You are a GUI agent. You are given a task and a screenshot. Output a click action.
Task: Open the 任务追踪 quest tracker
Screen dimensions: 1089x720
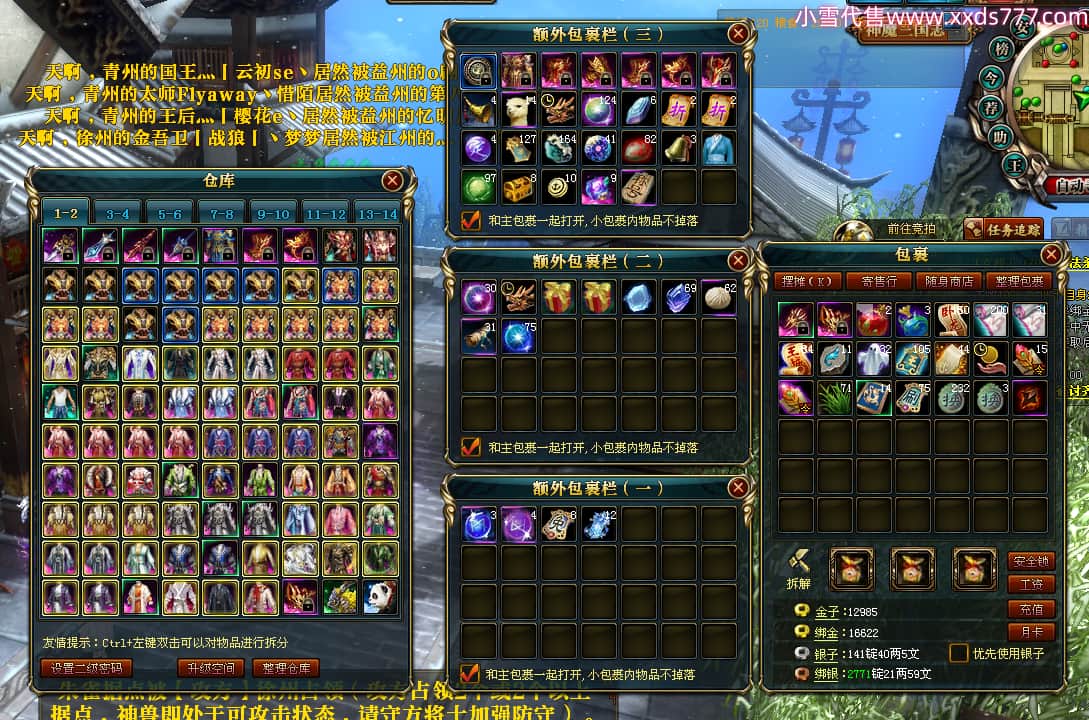pos(1004,230)
